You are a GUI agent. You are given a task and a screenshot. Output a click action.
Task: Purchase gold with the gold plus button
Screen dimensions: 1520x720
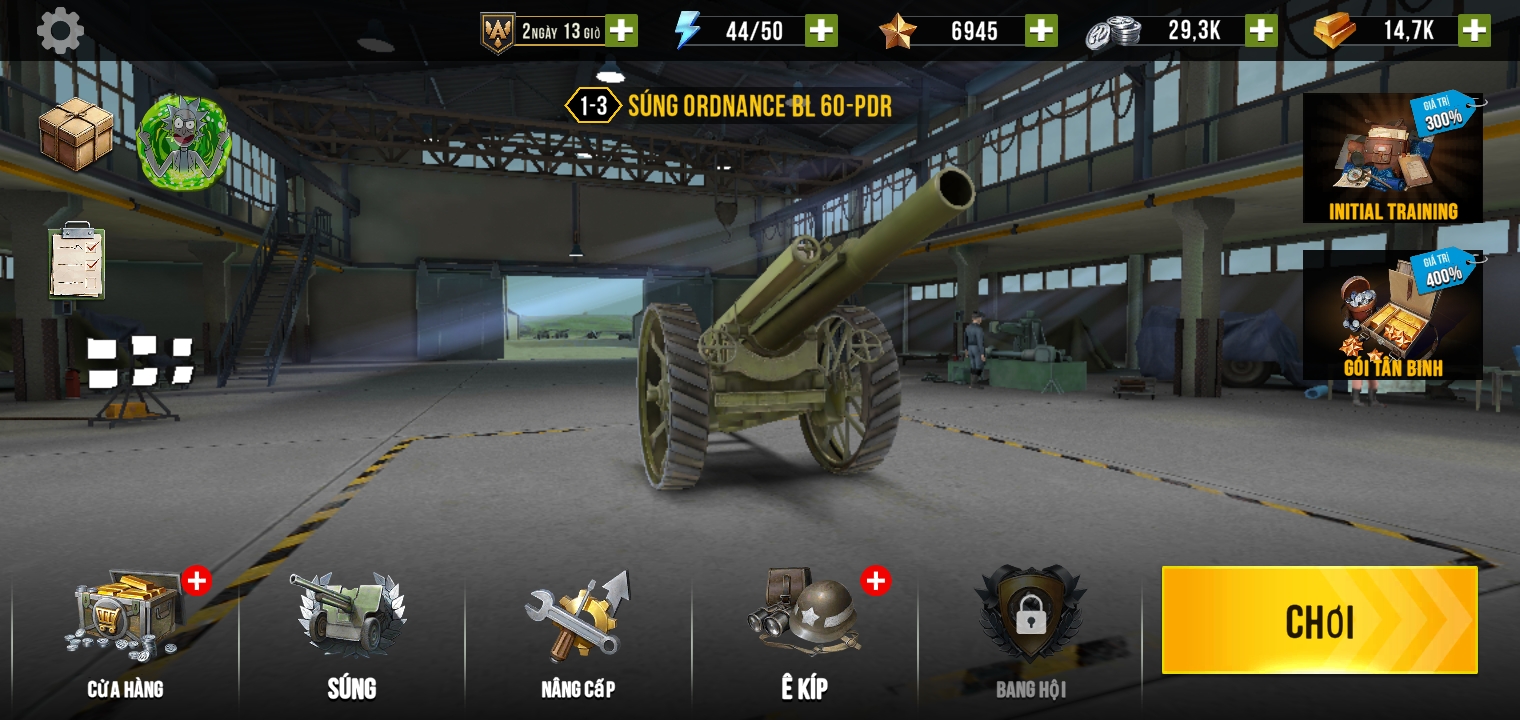click(1475, 30)
